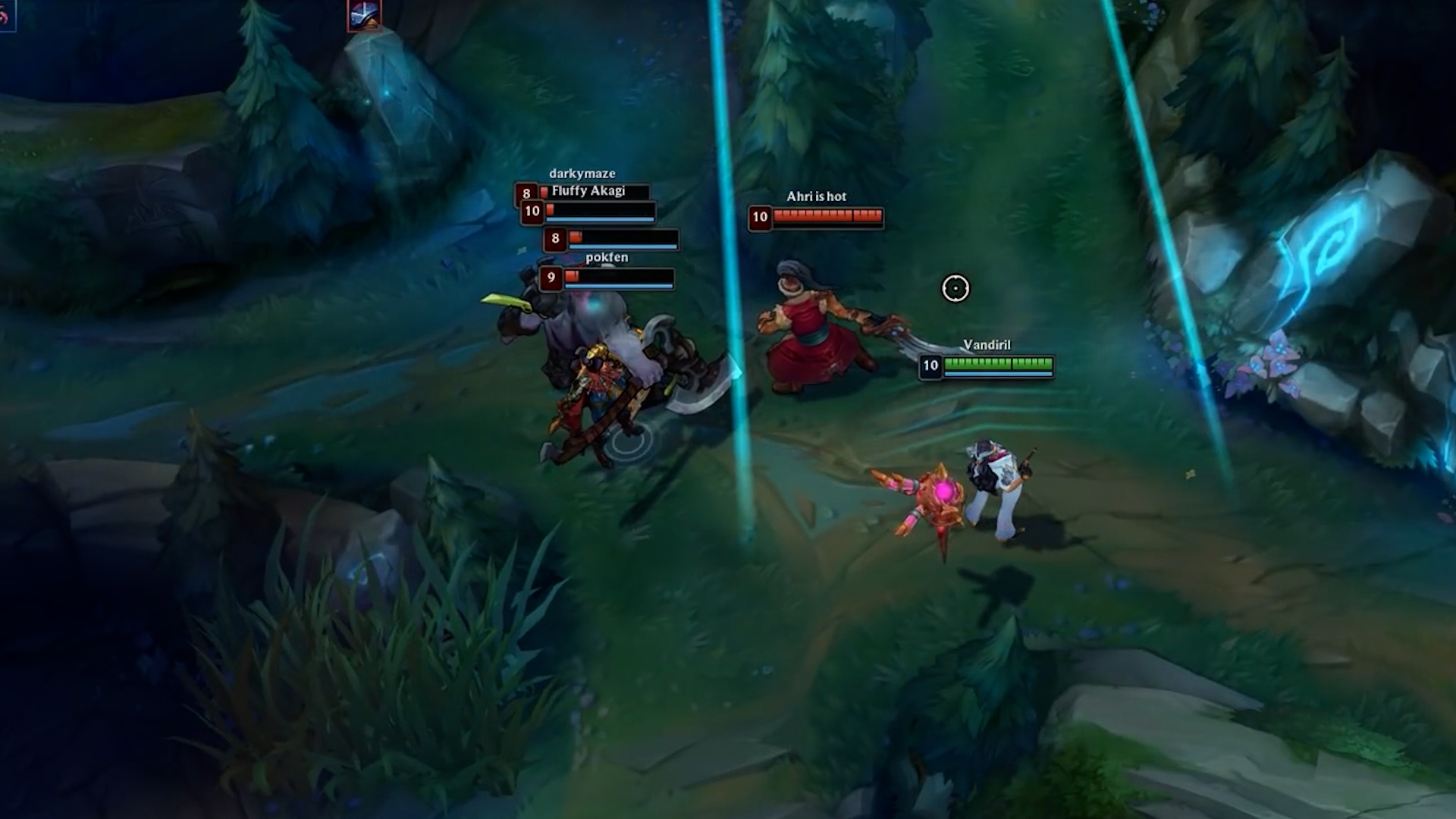Click the red health bar of Ahri is hot

point(827,217)
